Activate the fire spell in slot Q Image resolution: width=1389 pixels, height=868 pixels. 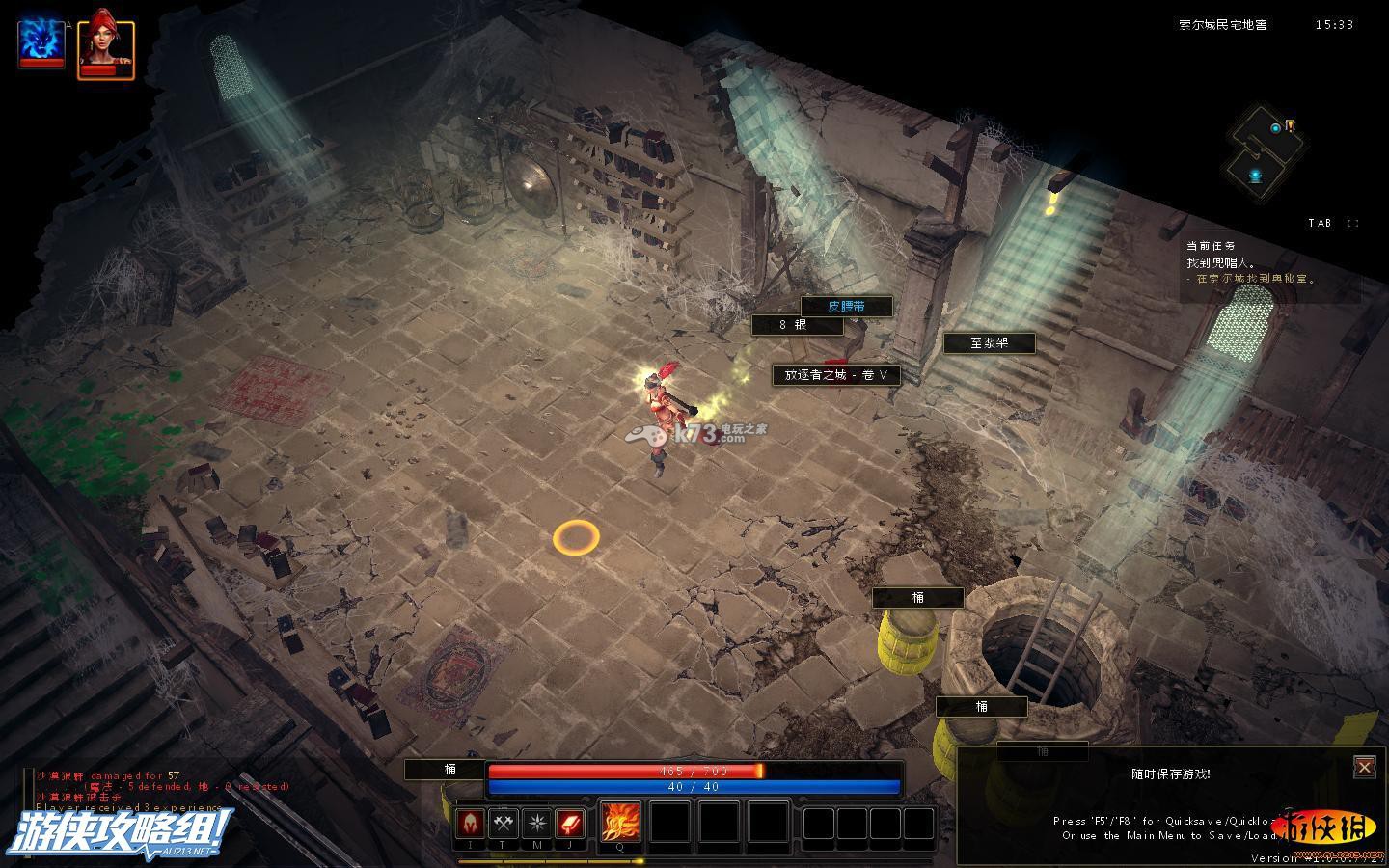(619, 823)
